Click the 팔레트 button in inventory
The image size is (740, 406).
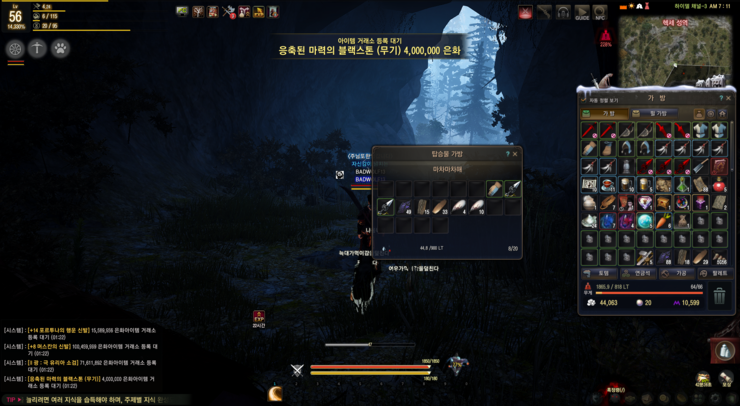pos(719,273)
